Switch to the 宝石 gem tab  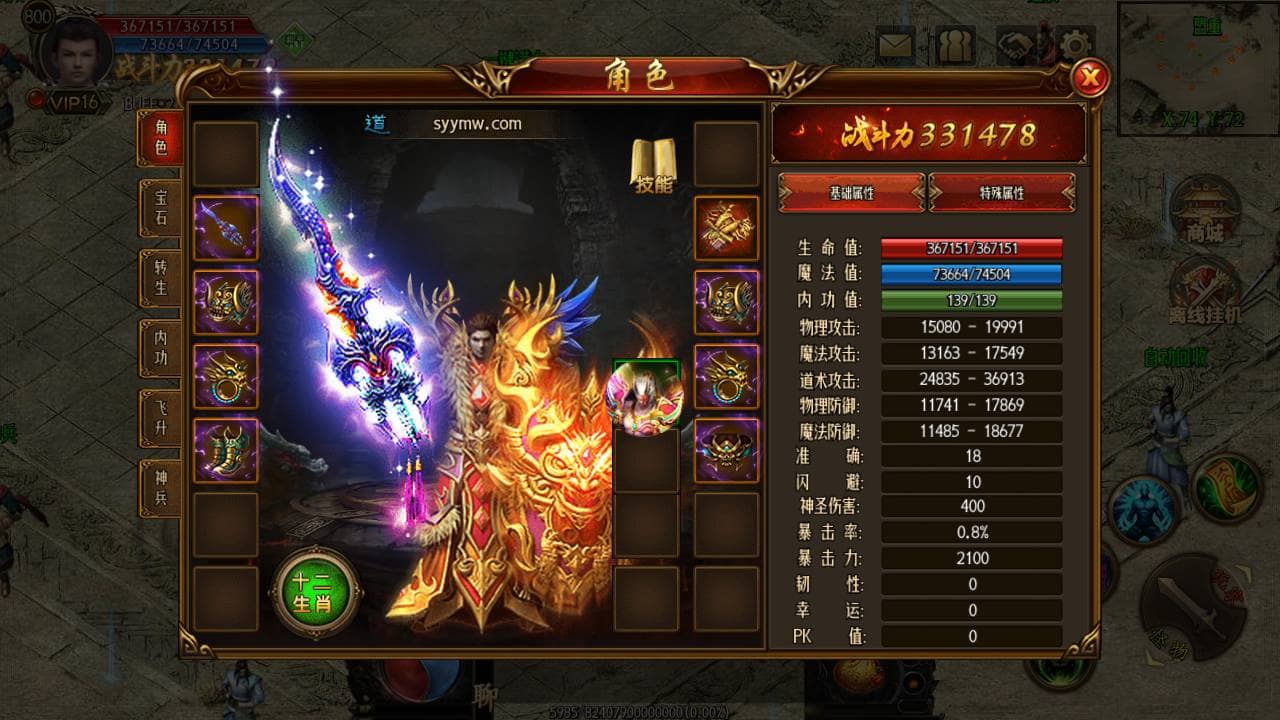160,207
